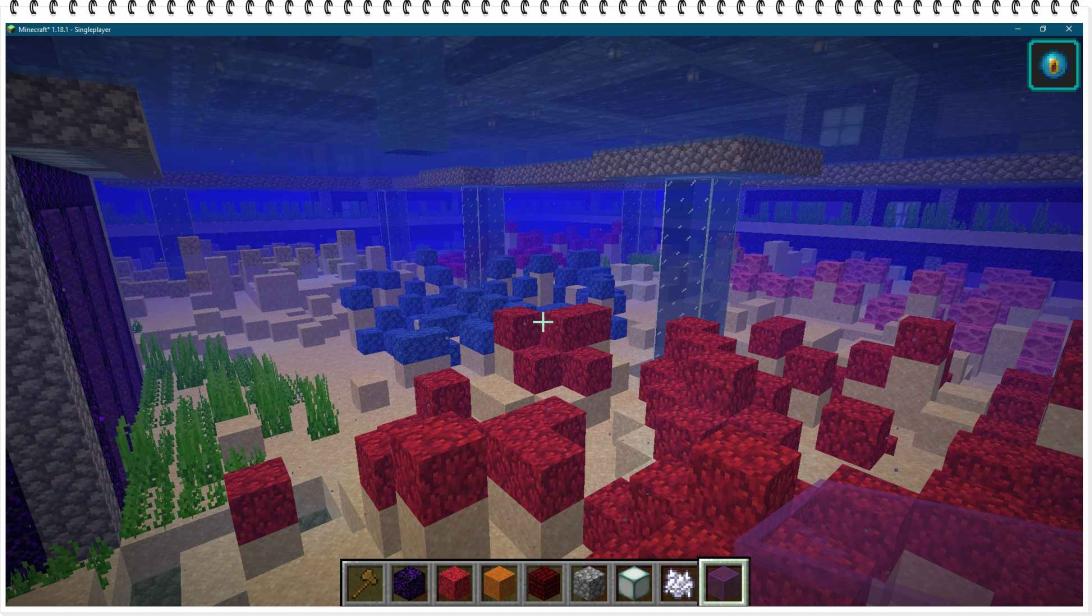The width and height of the screenshot is (1092, 616).
Task: Select the orange block in the hotbar
Action: (499, 582)
